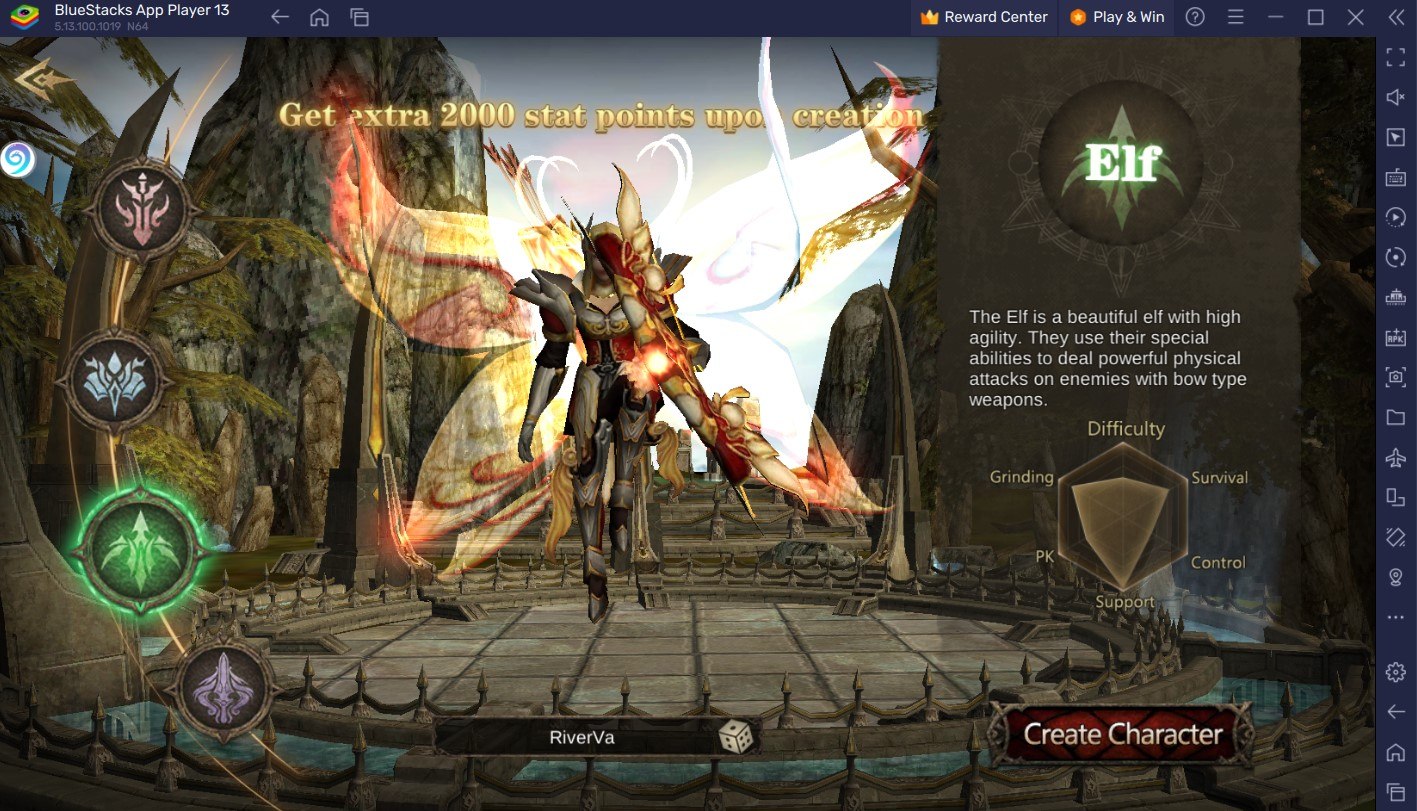Select the red class emblem on the left

(x=143, y=206)
